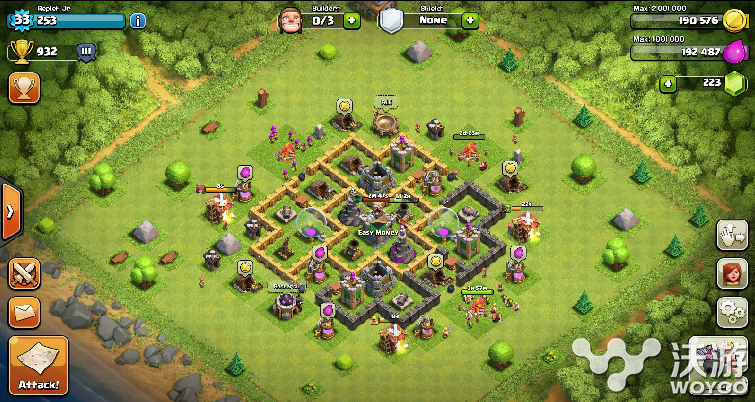Viewport: 755px width, 402px height.
Task: Open the red-haired girl icon button
Action: (x=732, y=272)
